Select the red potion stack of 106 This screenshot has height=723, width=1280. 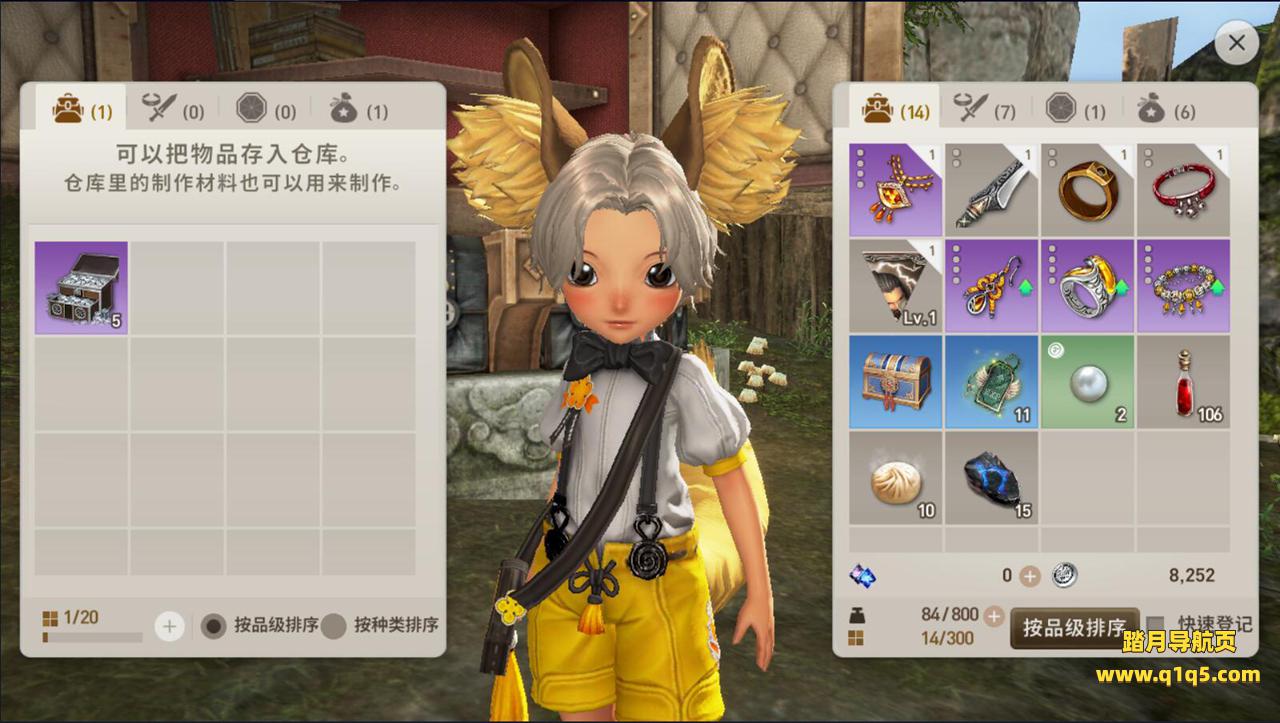[1183, 382]
